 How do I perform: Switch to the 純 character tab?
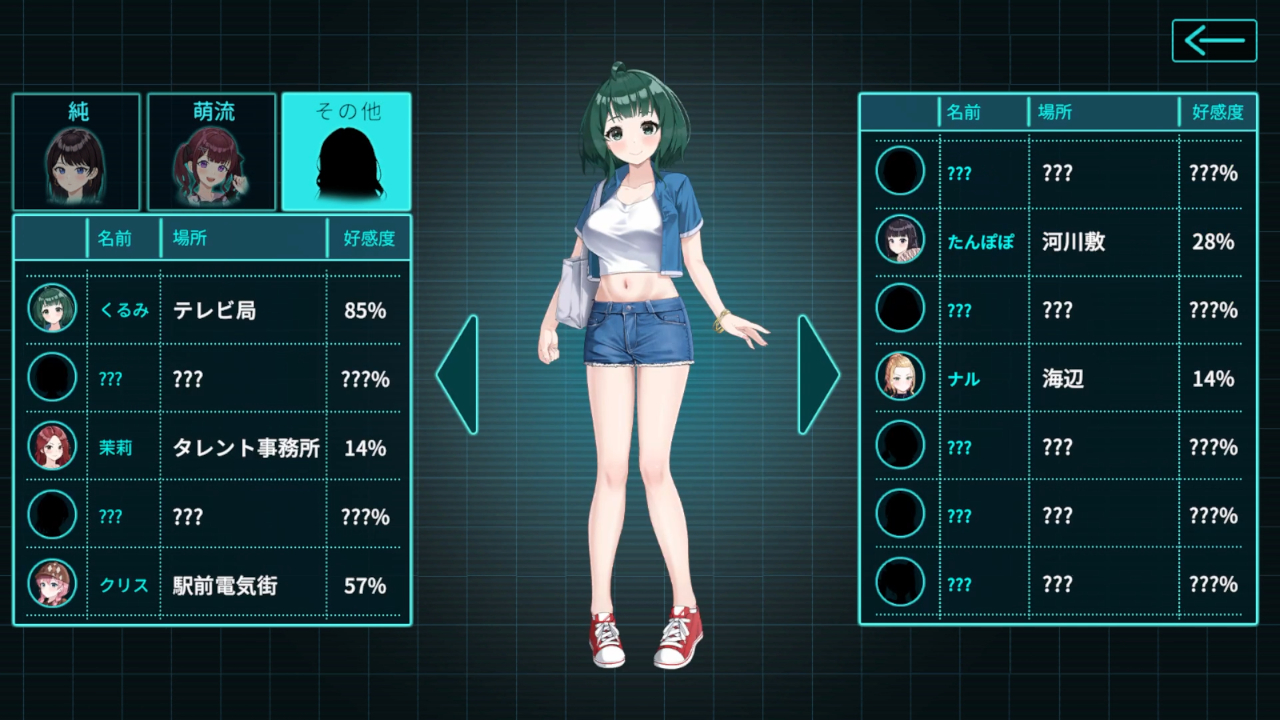click(77, 152)
